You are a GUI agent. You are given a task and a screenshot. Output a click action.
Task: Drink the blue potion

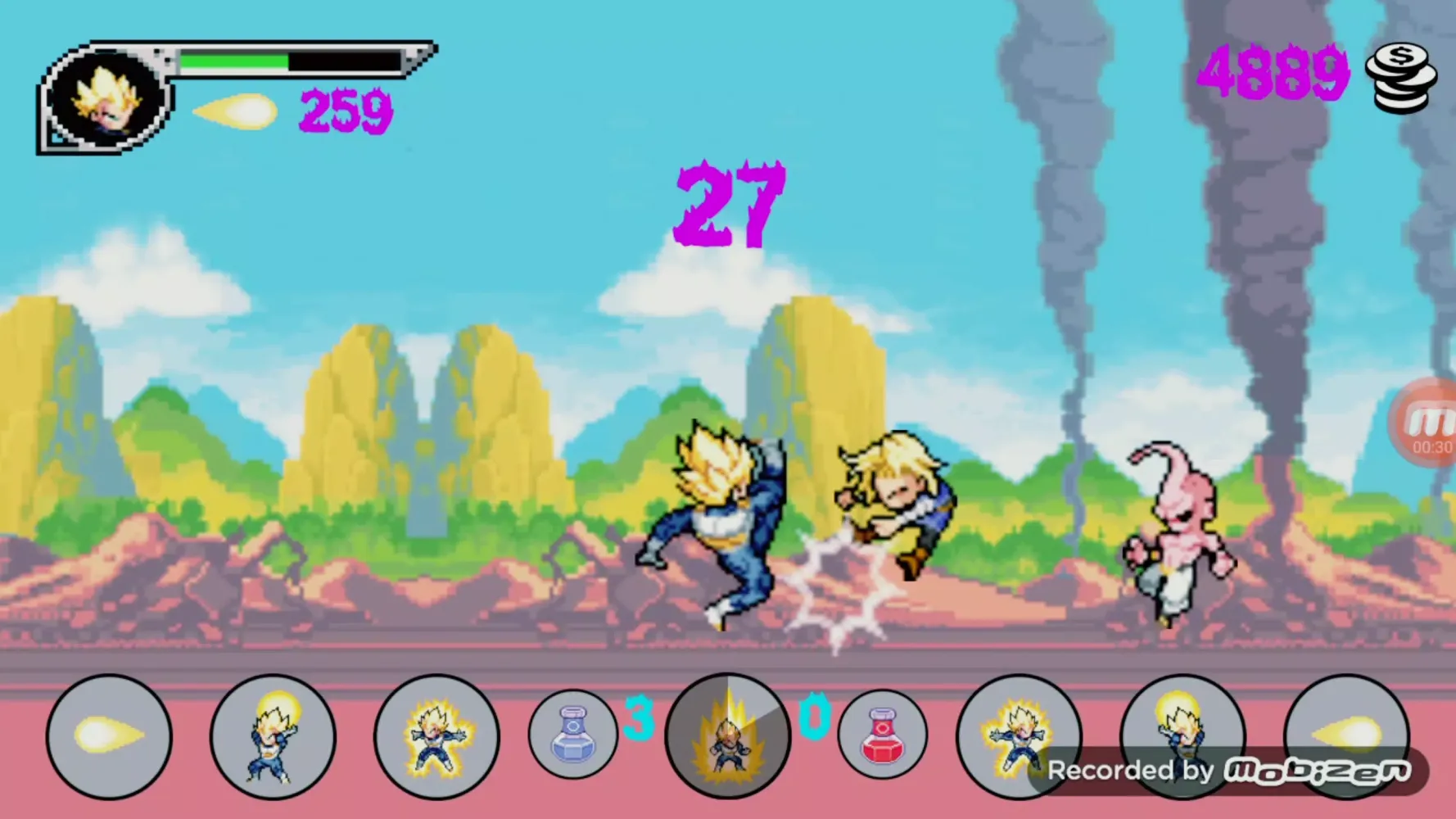click(x=572, y=734)
